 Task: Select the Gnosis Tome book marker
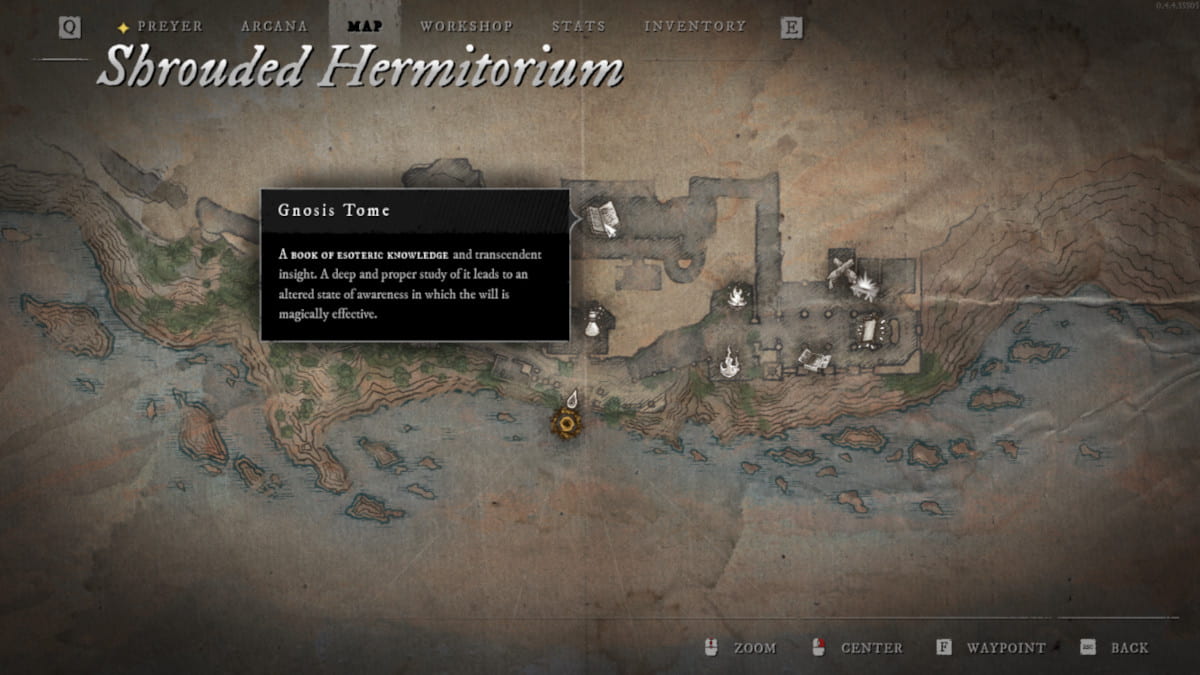(602, 218)
